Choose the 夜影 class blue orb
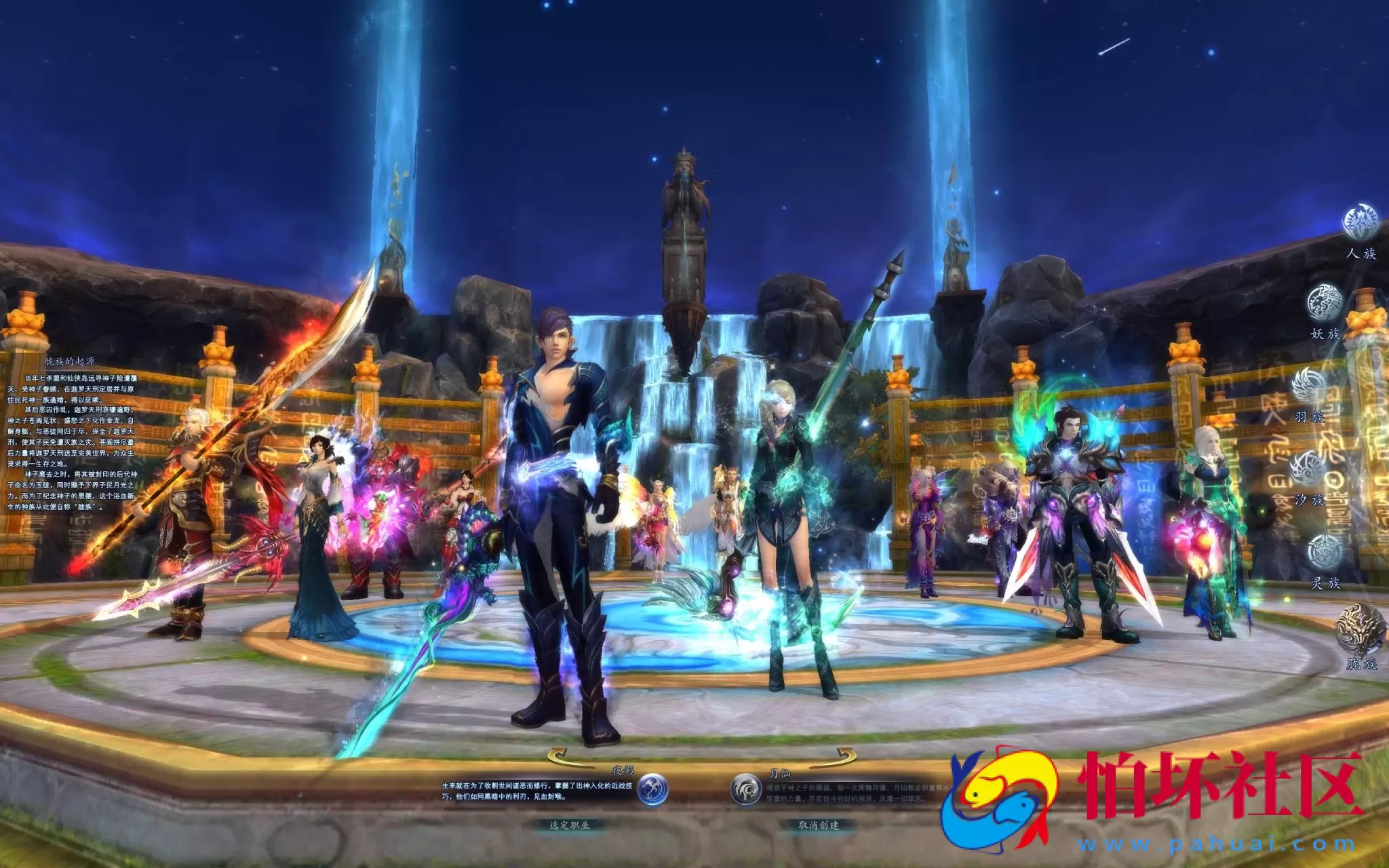The image size is (1389, 868). coord(652,790)
